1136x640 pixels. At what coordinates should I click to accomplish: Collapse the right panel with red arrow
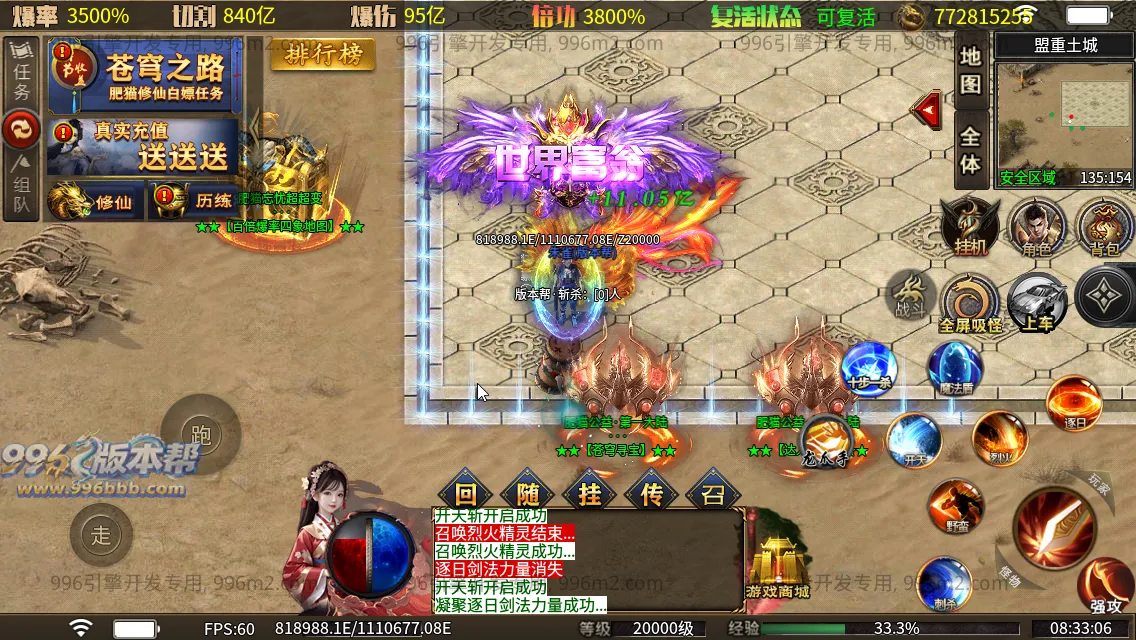929,107
